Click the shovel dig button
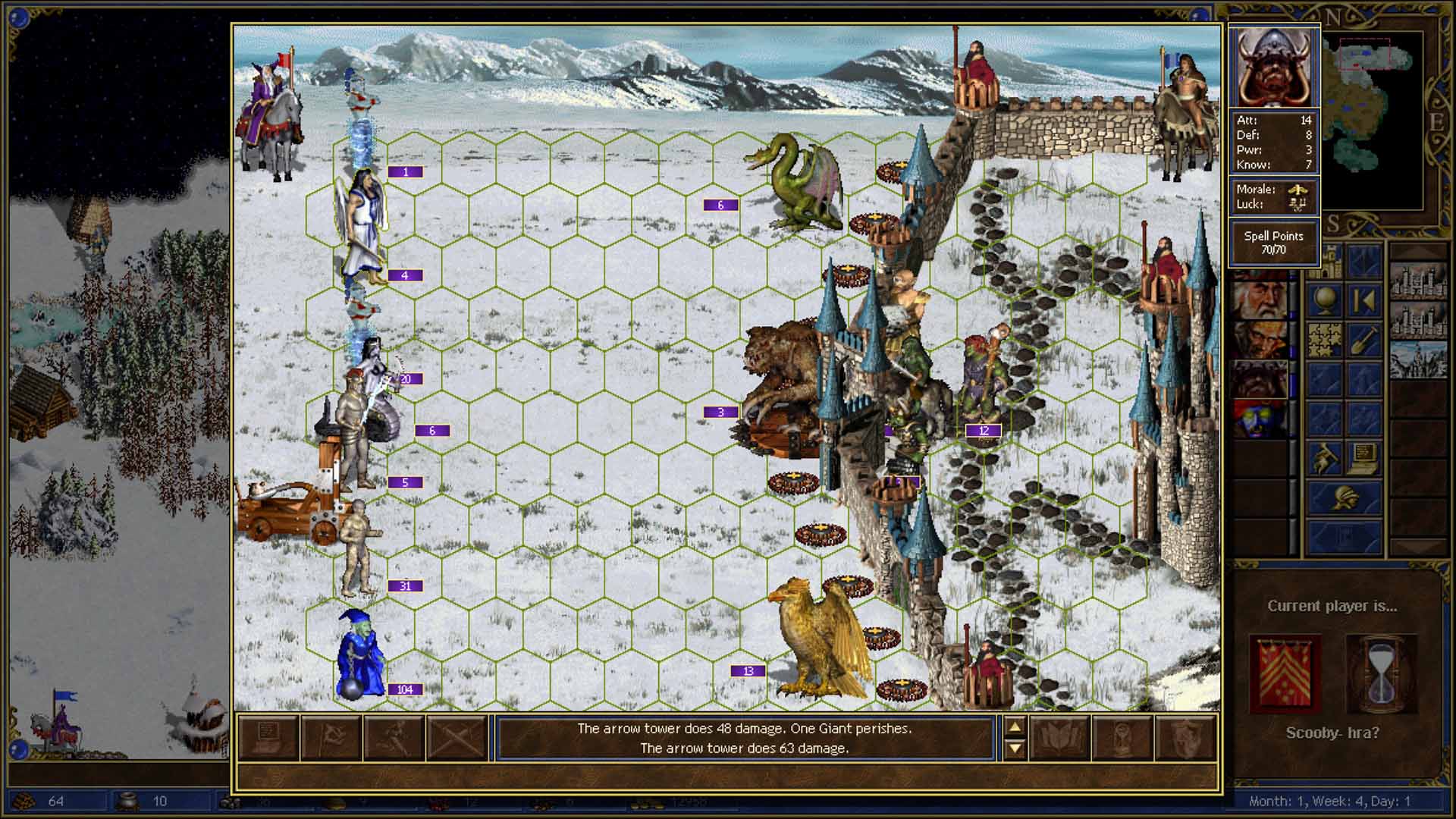 pos(1363,339)
